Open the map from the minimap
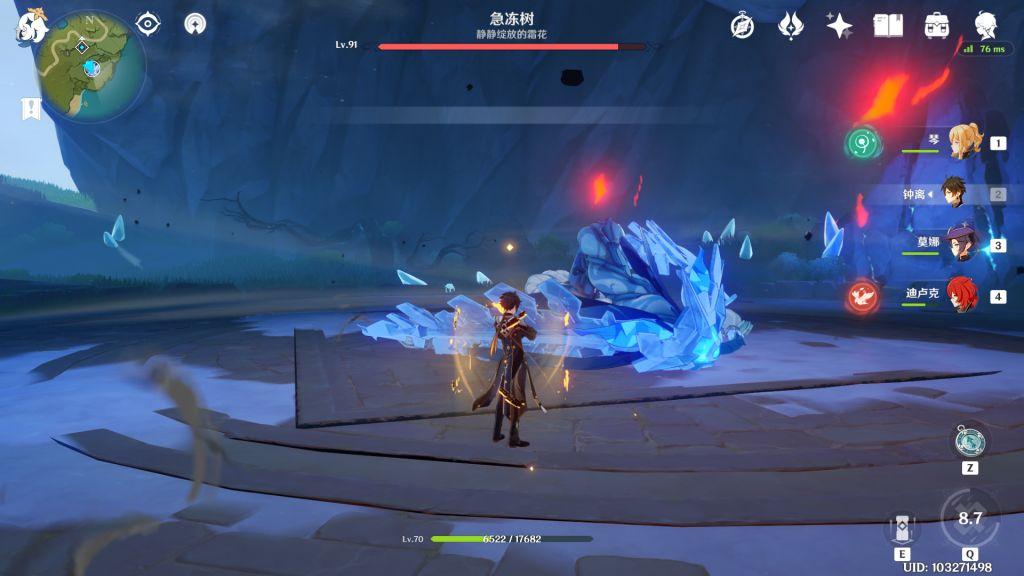This screenshot has width=1024, height=576. click(x=90, y=66)
